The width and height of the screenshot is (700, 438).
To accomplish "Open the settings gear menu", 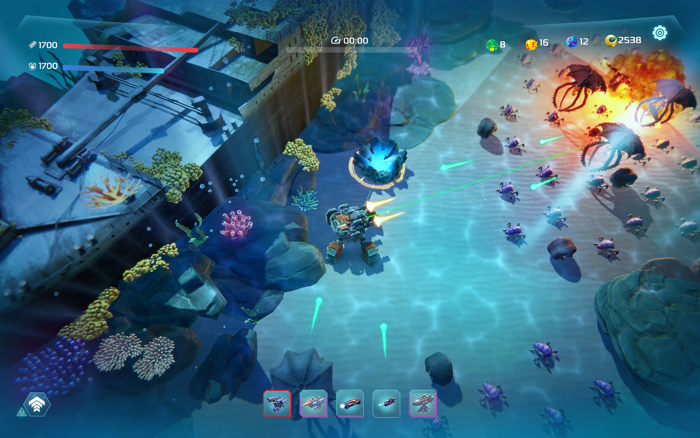I will tap(660, 32).
